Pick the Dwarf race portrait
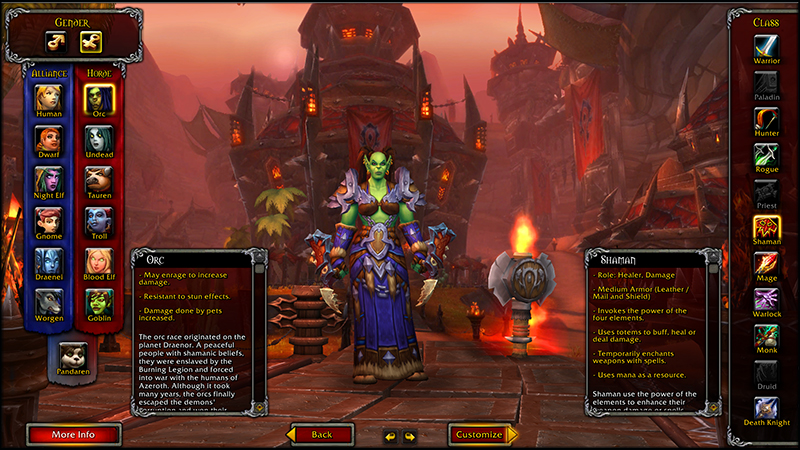800x450 pixels. 49,139
